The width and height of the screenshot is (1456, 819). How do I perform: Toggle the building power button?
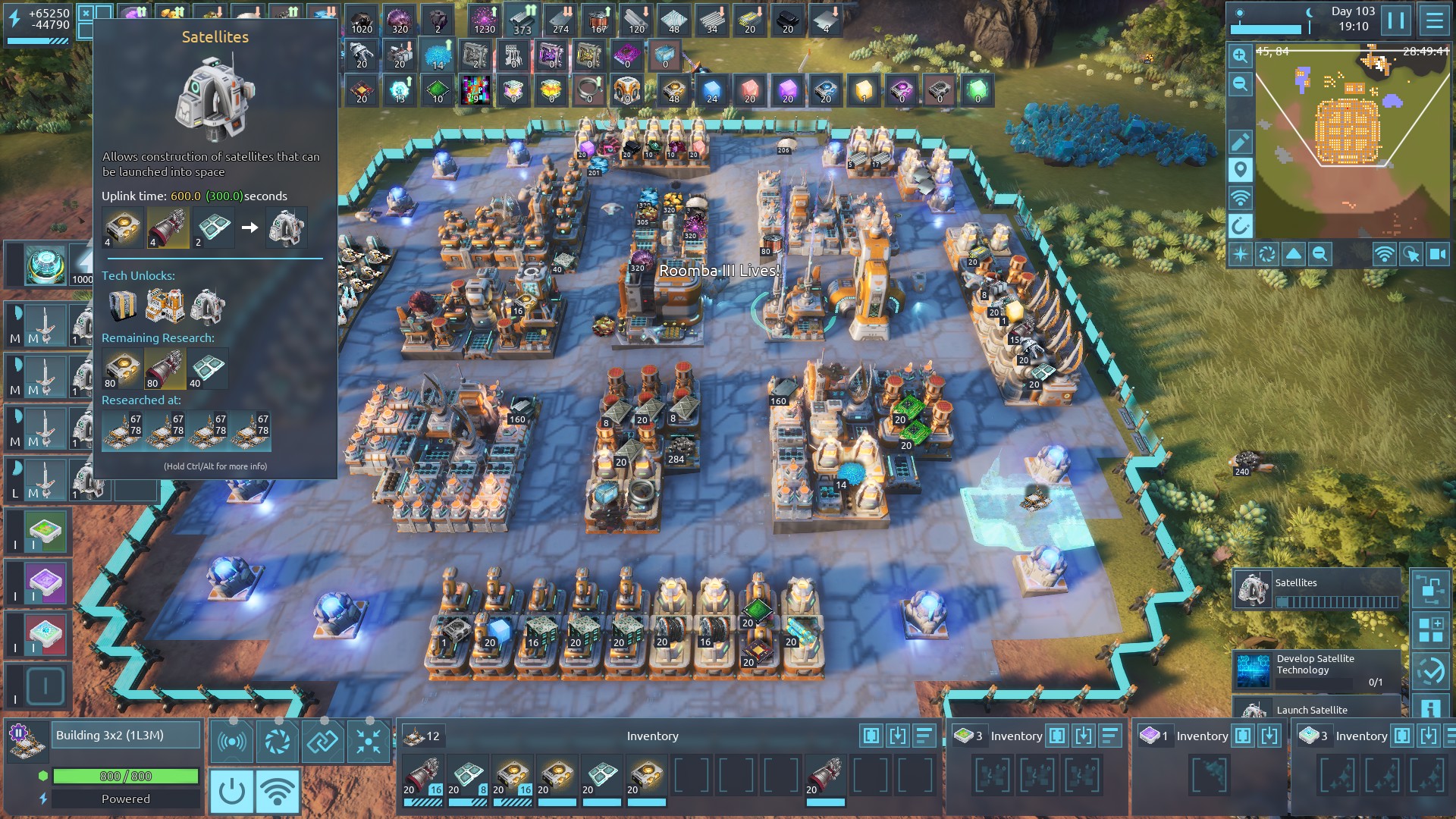(231, 792)
